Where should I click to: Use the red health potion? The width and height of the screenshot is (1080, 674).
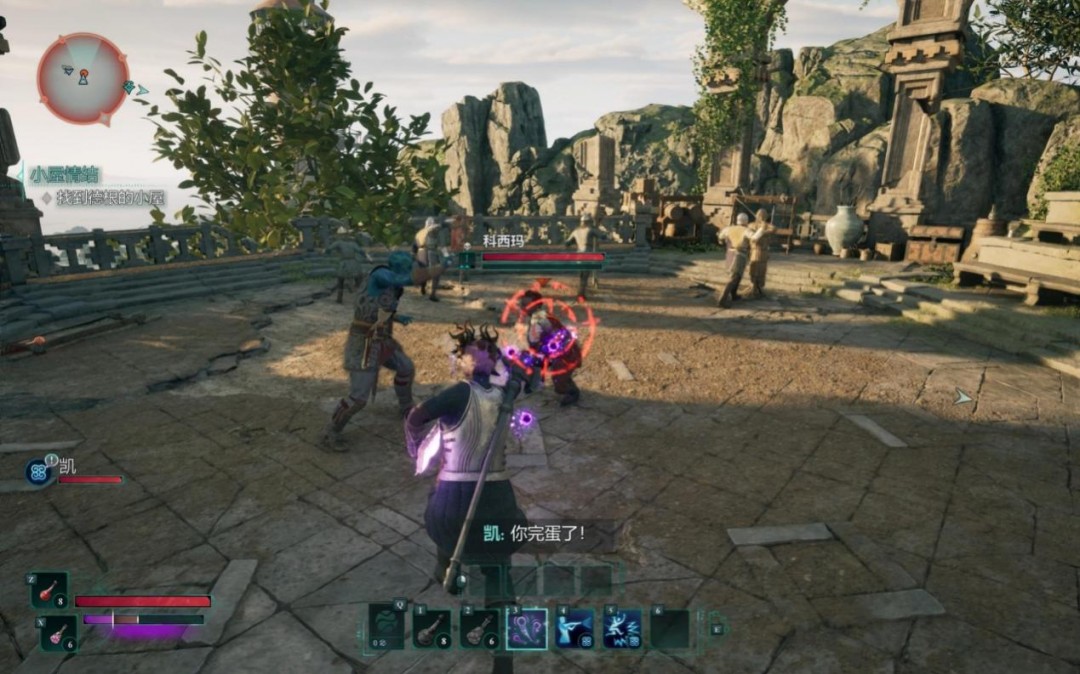pos(49,590)
